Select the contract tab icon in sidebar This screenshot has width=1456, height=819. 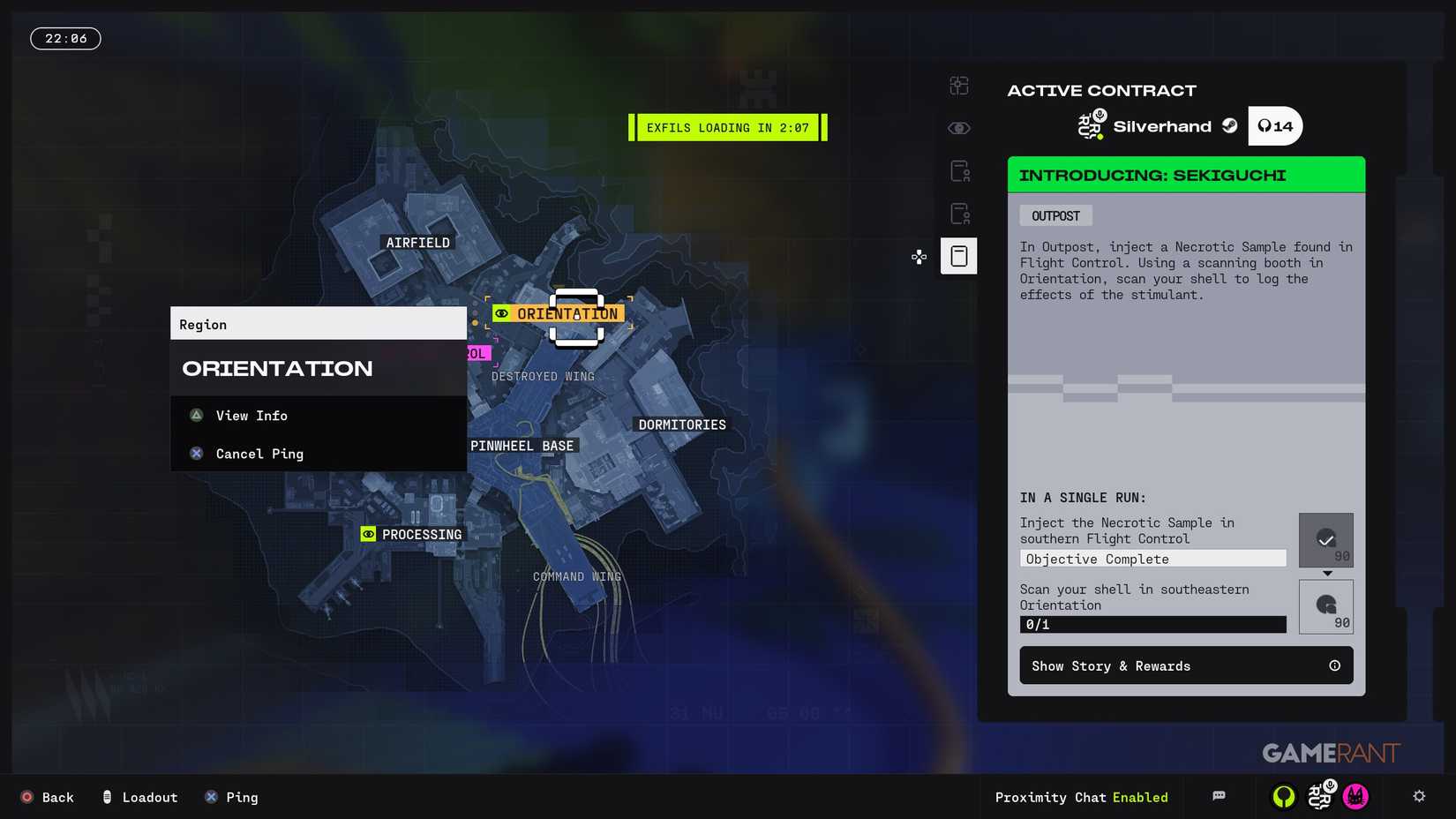click(x=958, y=256)
